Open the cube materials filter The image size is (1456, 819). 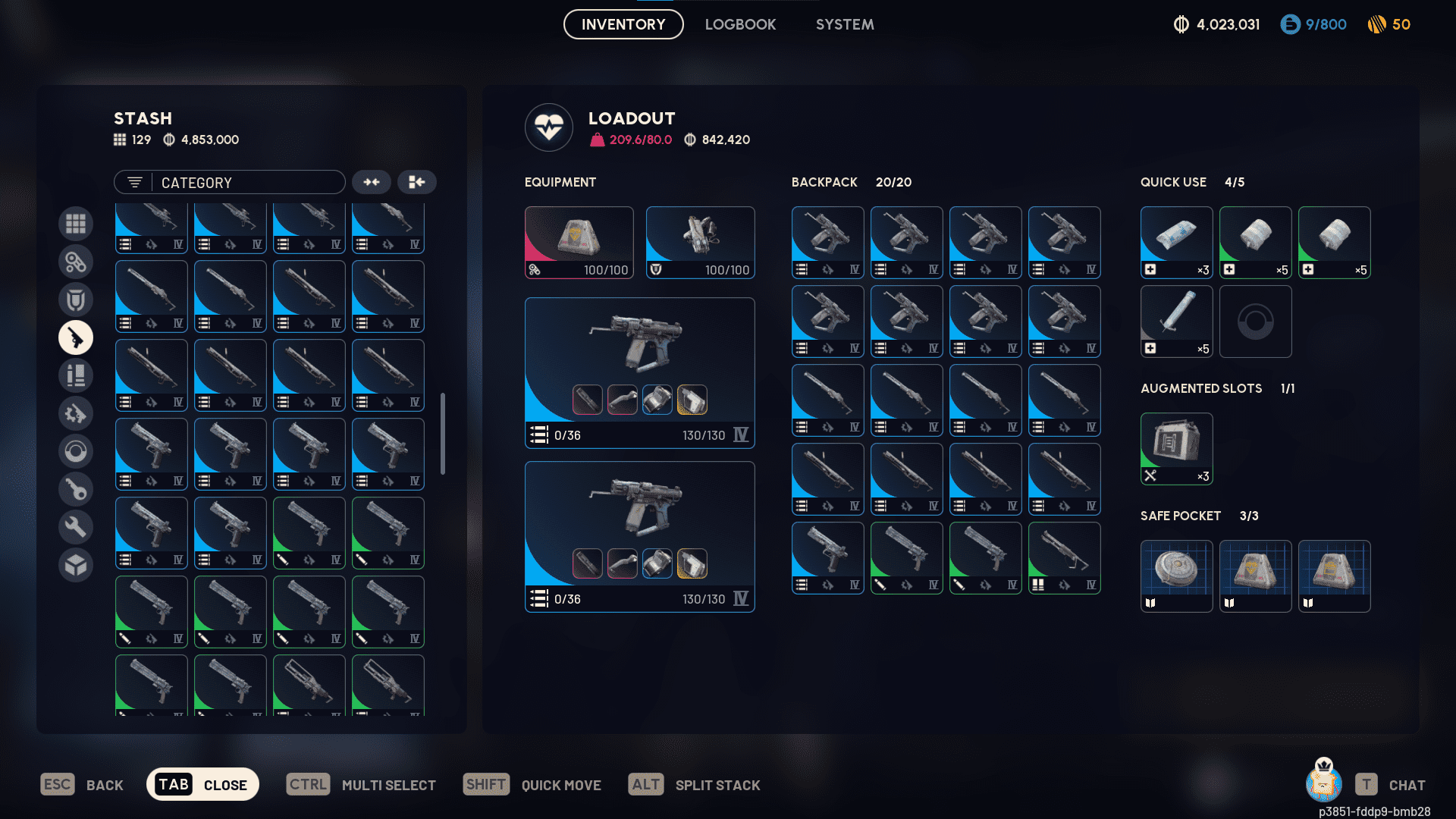click(76, 565)
